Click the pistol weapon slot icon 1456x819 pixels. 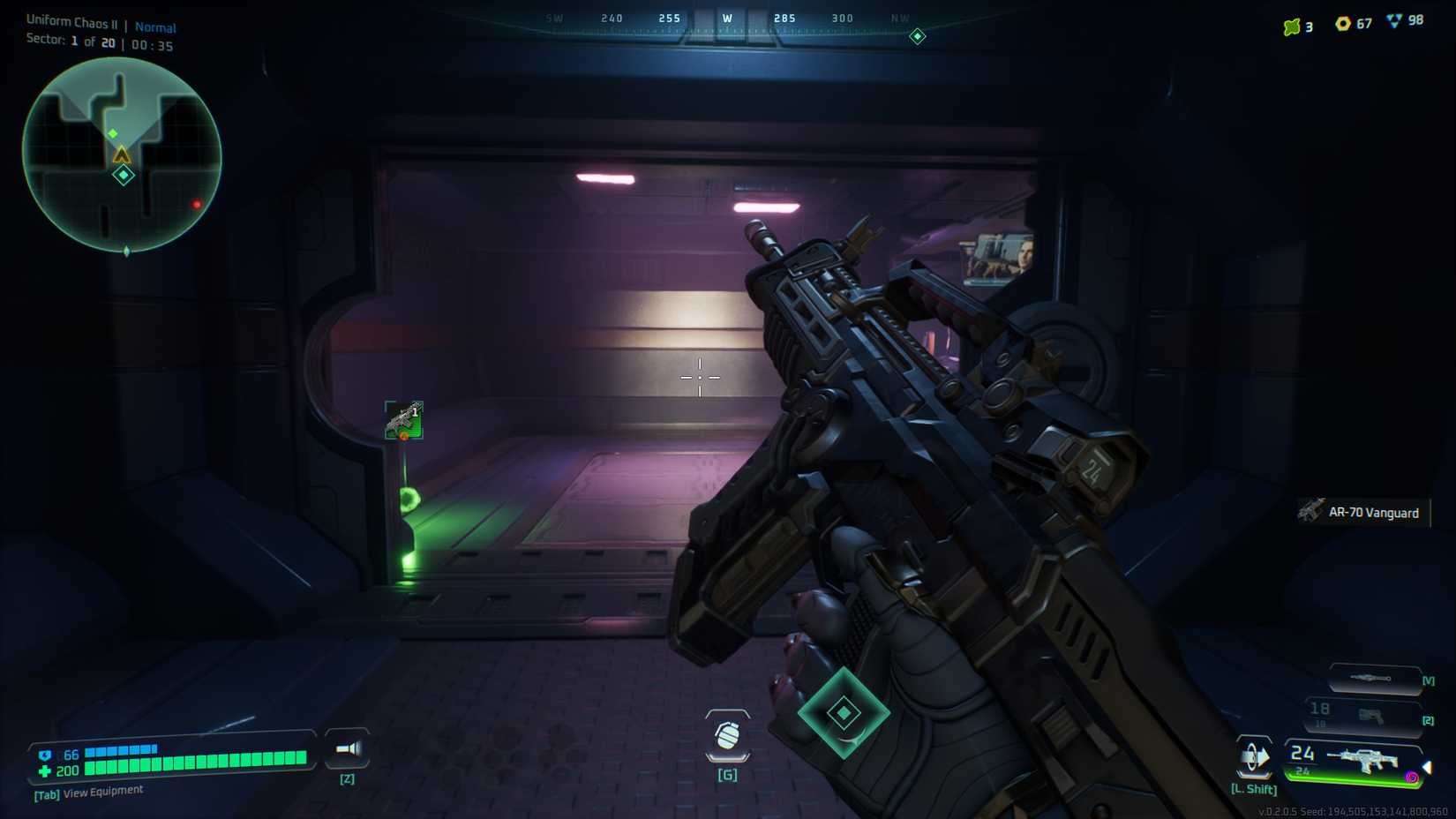pos(1370,716)
